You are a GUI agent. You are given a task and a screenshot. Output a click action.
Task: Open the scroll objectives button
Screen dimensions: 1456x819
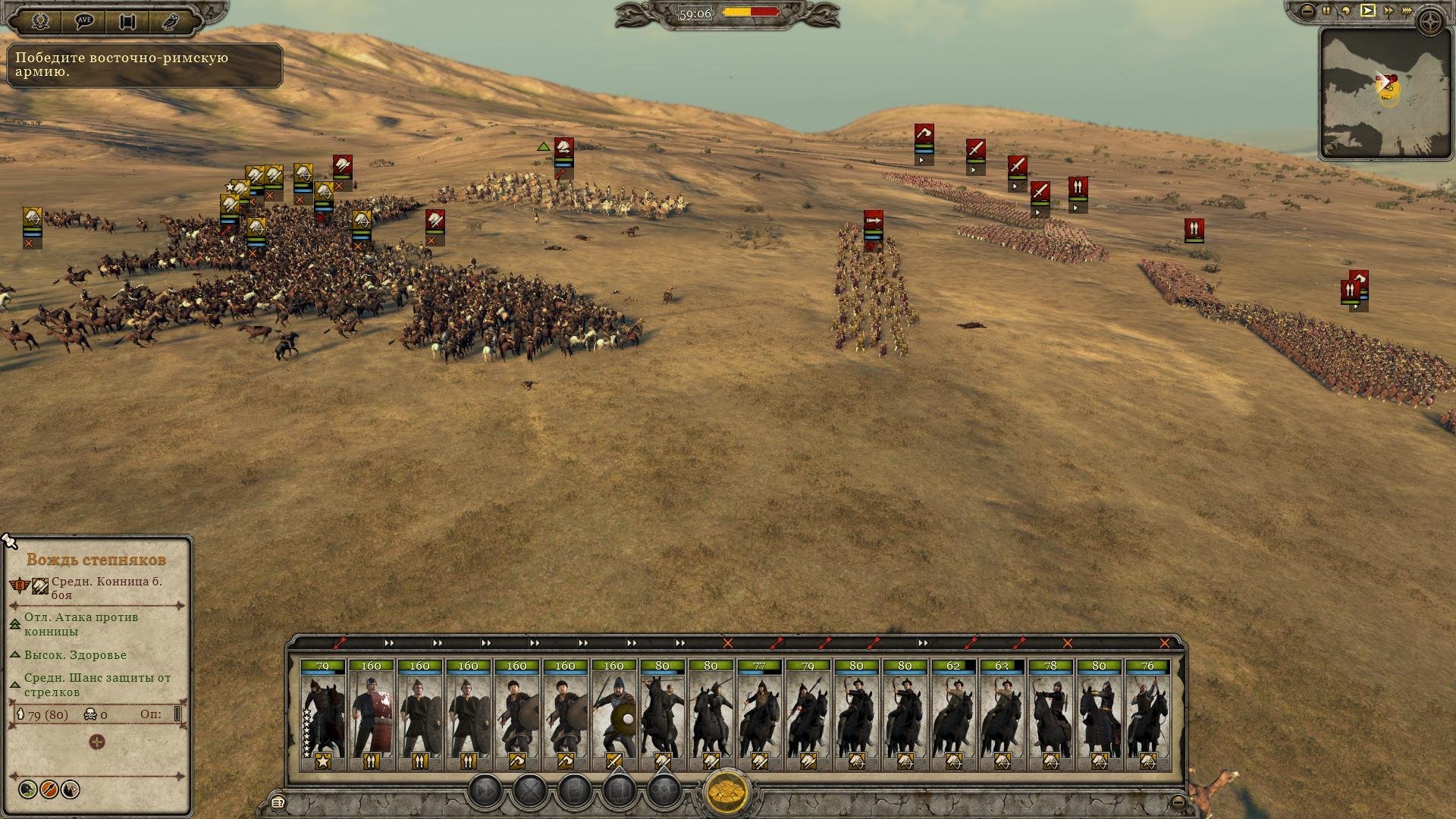pos(127,20)
